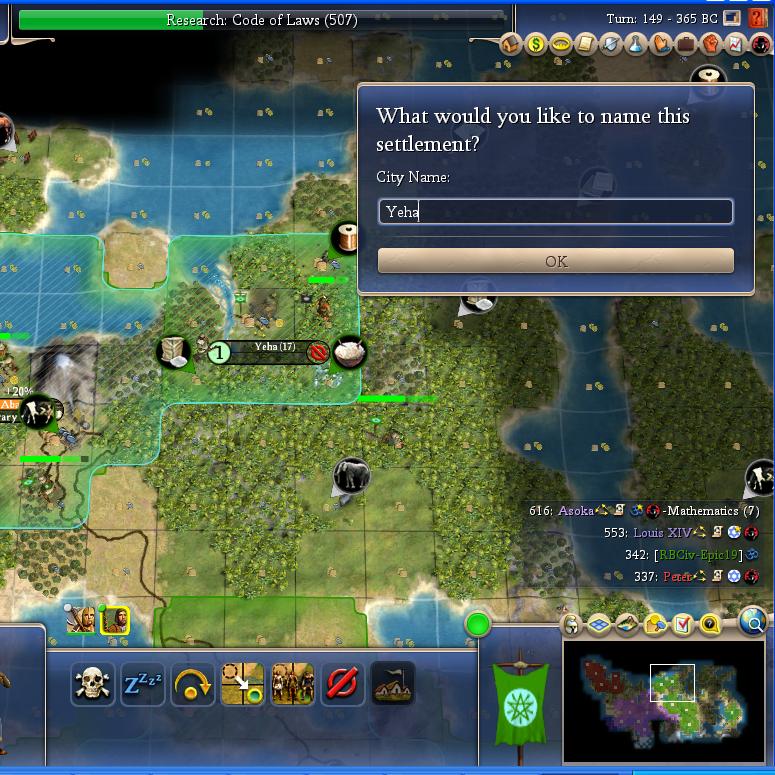Open the military advisor red fist icon

click(x=710, y=45)
